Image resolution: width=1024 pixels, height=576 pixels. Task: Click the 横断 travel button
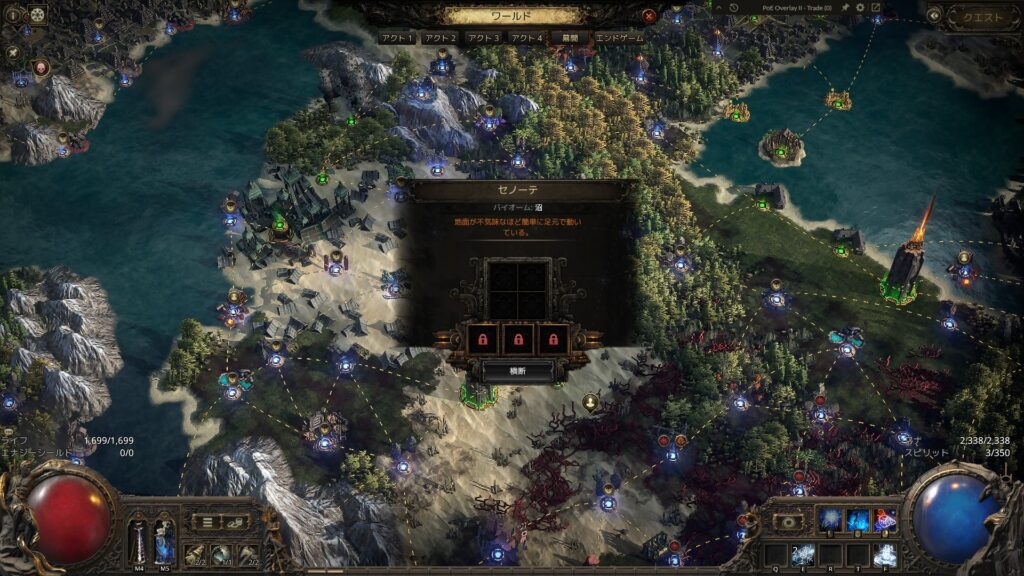[516, 370]
